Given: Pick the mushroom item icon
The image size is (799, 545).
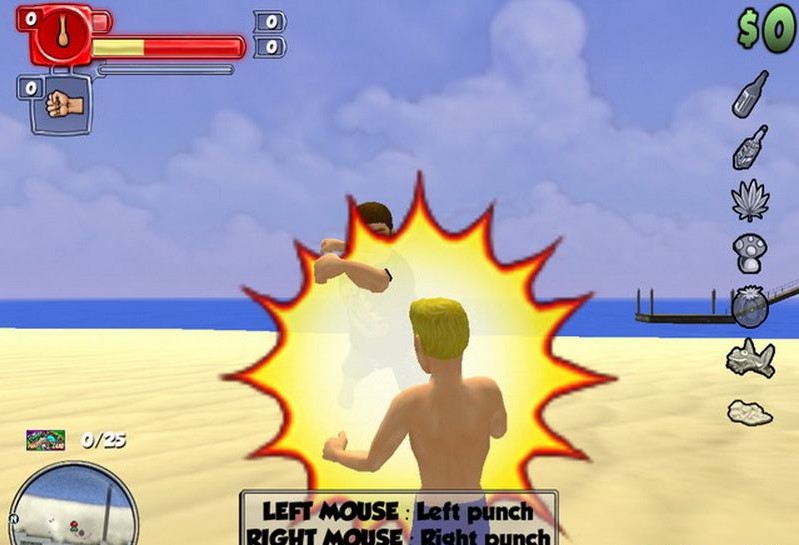Looking at the screenshot, I should tap(749, 253).
